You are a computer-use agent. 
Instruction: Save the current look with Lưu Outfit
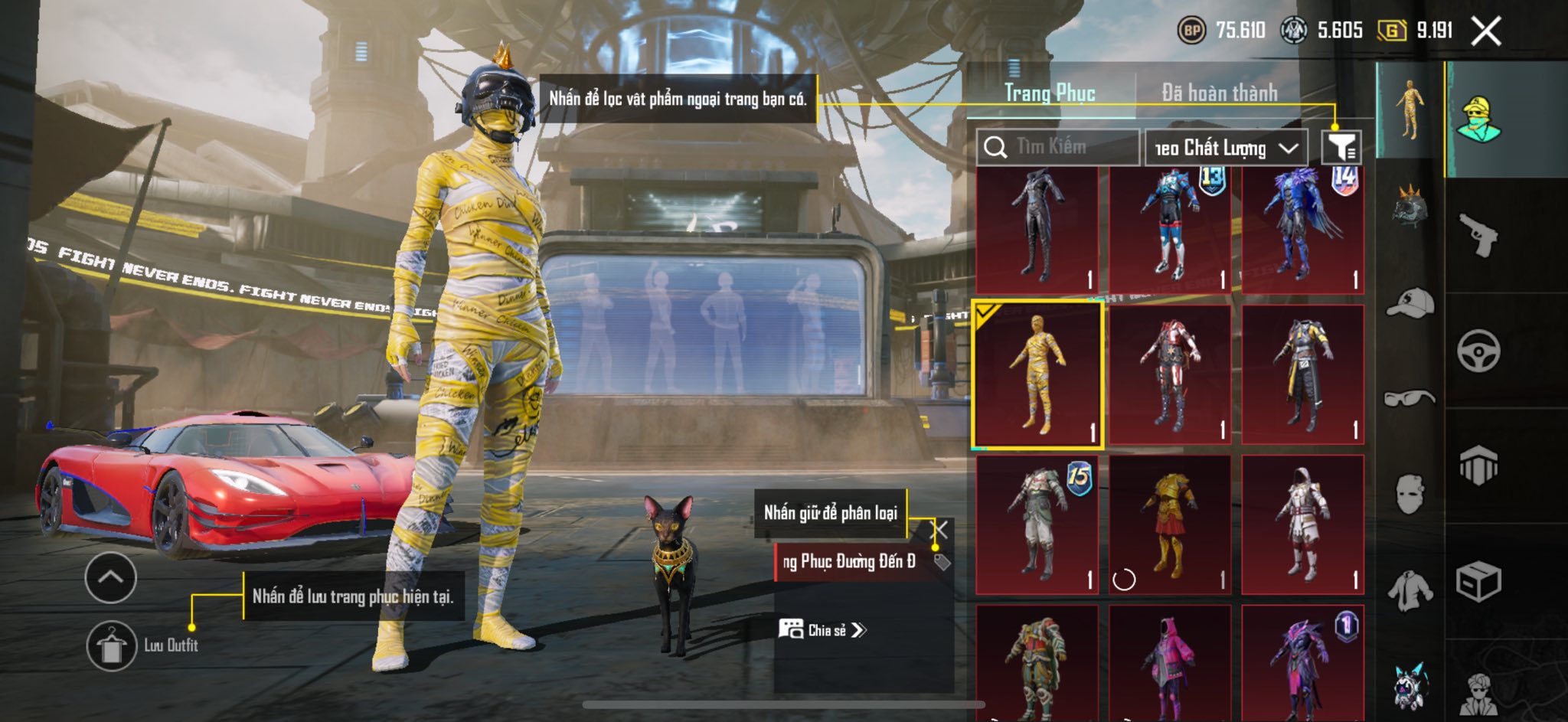coord(113,645)
